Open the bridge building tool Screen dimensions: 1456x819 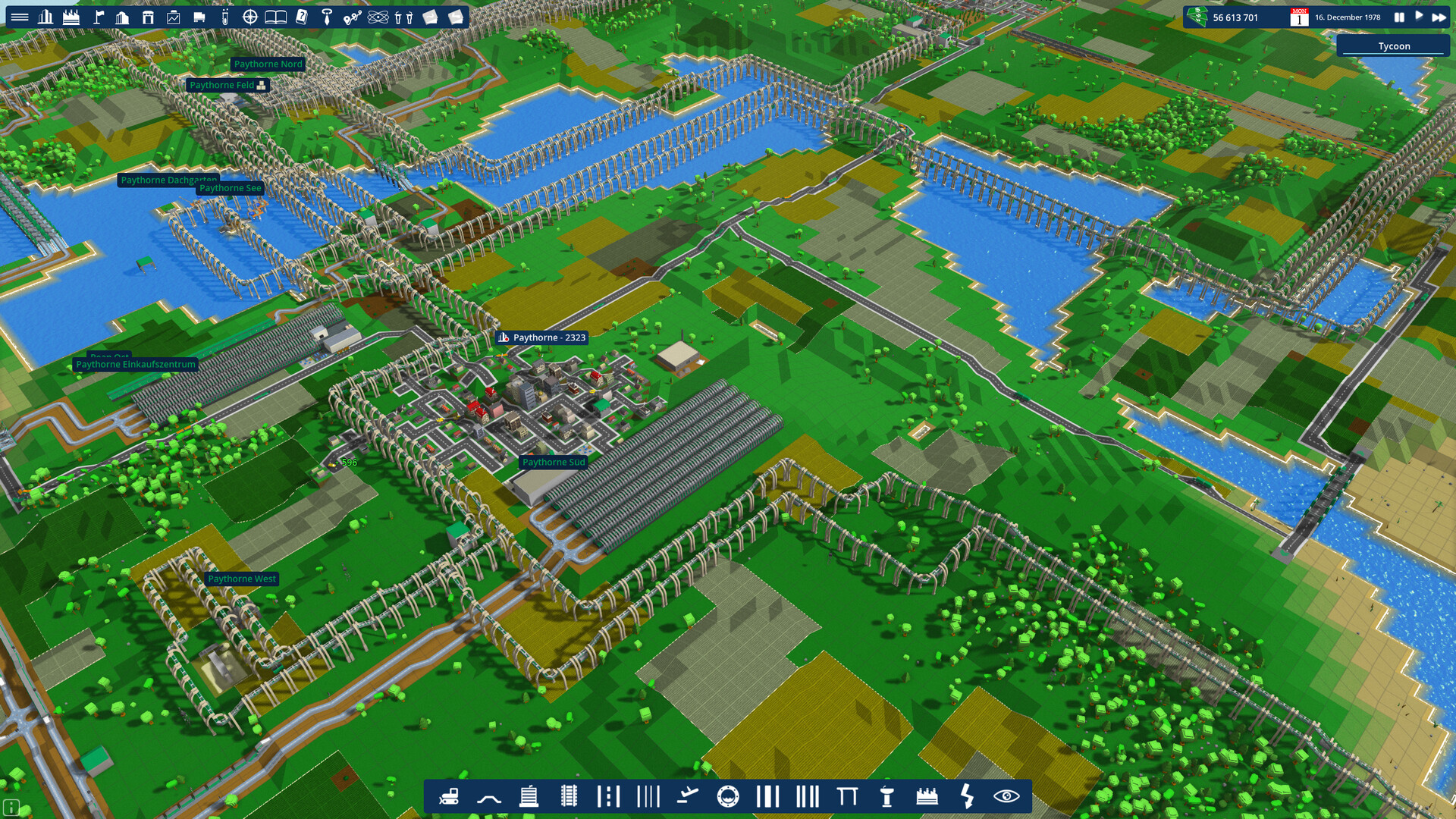849,796
